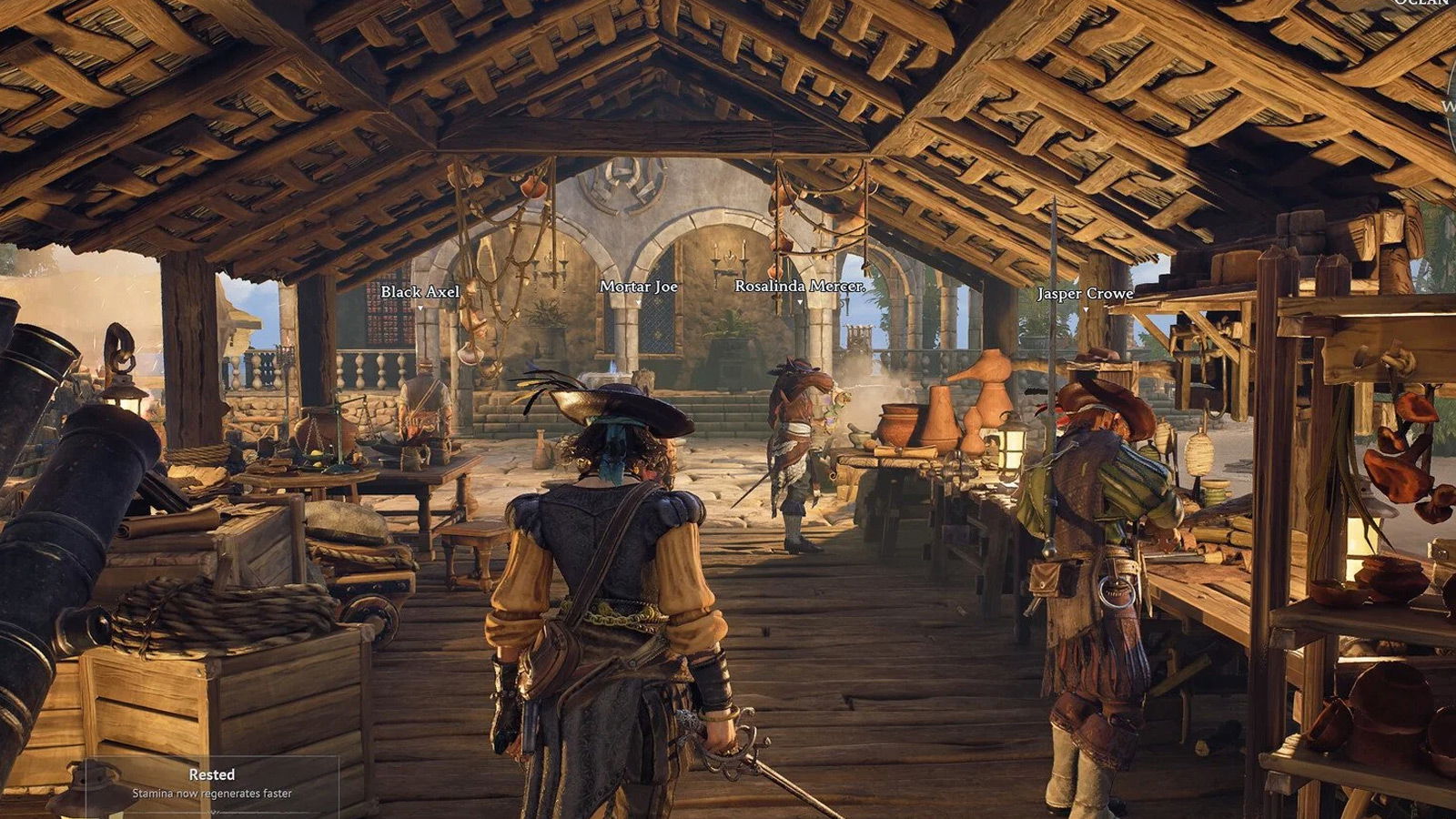Click the Rested status notification
The width and height of the screenshot is (1456, 819).
click(212, 783)
